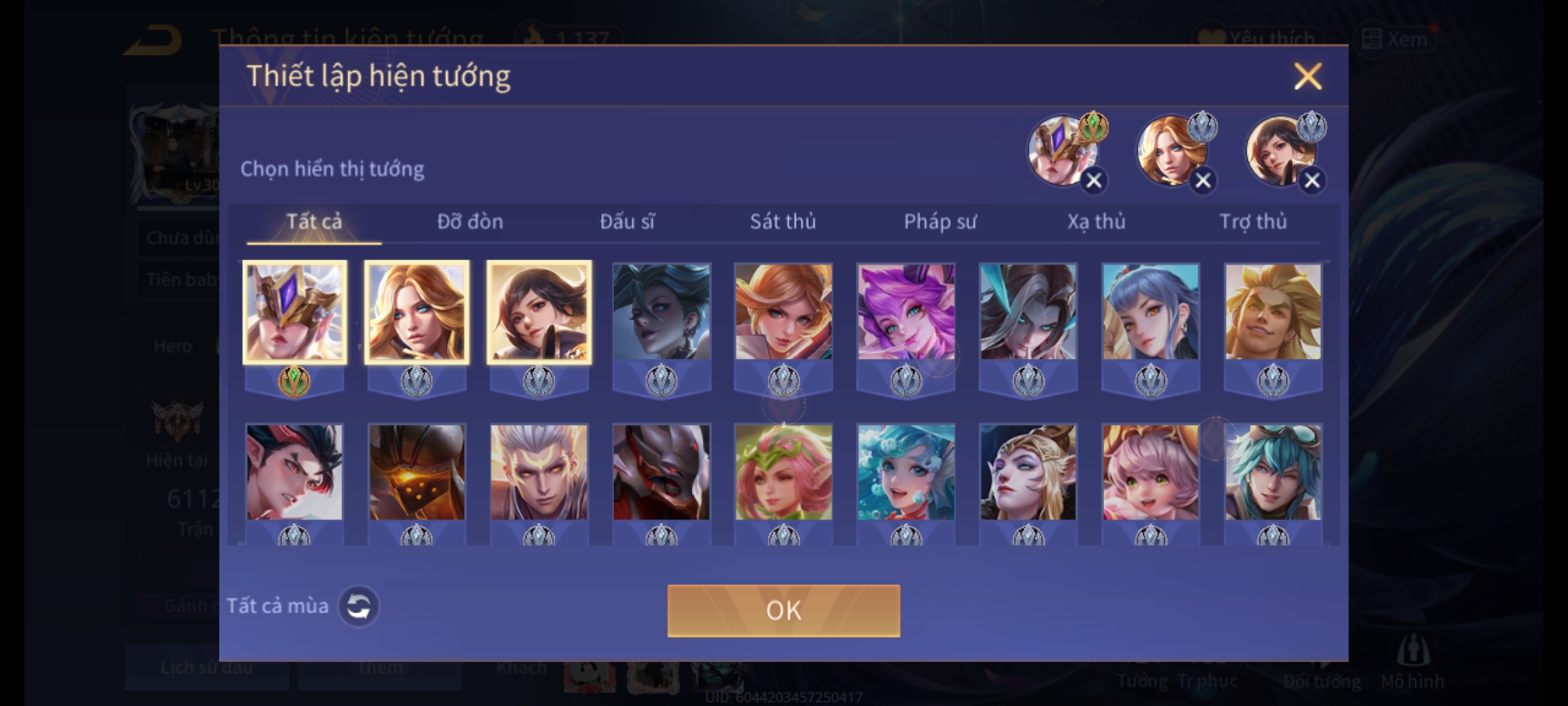Screen dimensions: 1568x706
Task: Confirm with the OK button
Action: 783,611
